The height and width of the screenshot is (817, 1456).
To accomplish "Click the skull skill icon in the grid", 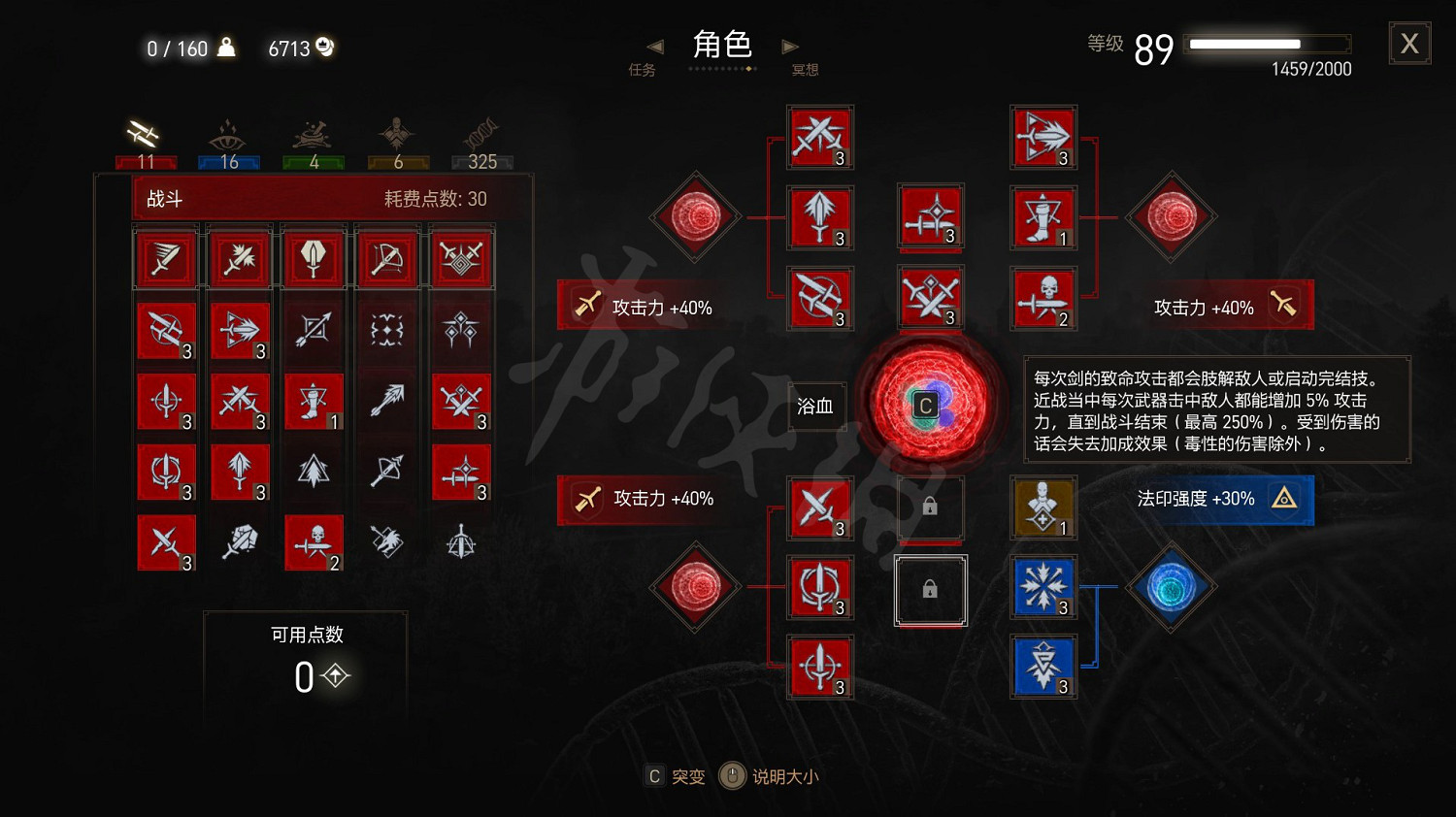I will pyautogui.click(x=313, y=543).
